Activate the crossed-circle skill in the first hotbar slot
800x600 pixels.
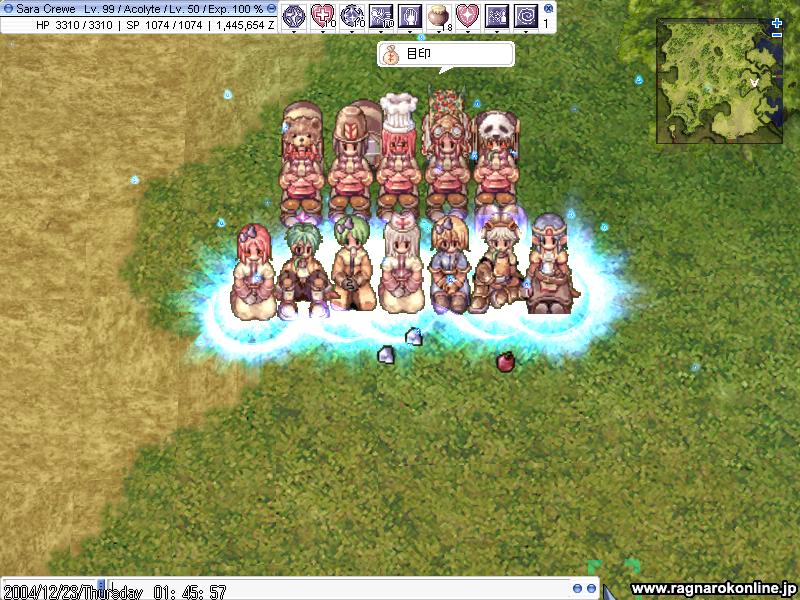tap(294, 15)
